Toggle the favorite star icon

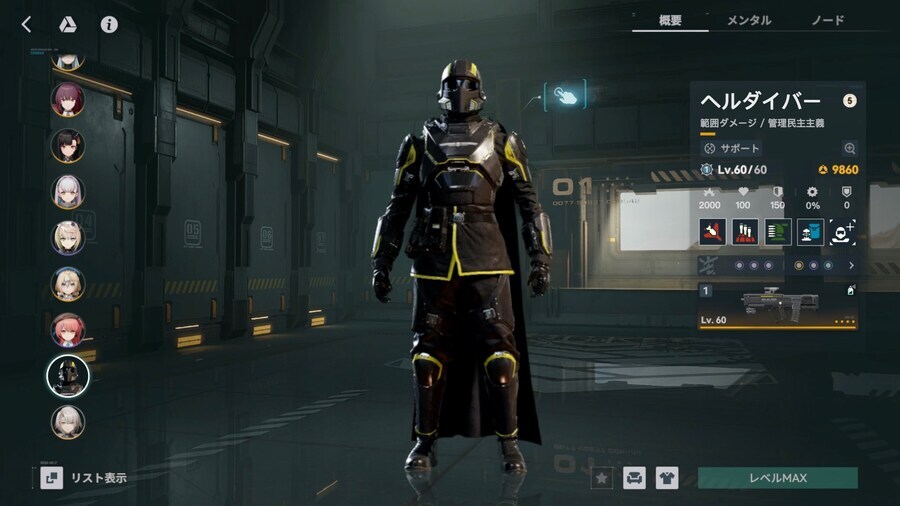(601, 478)
